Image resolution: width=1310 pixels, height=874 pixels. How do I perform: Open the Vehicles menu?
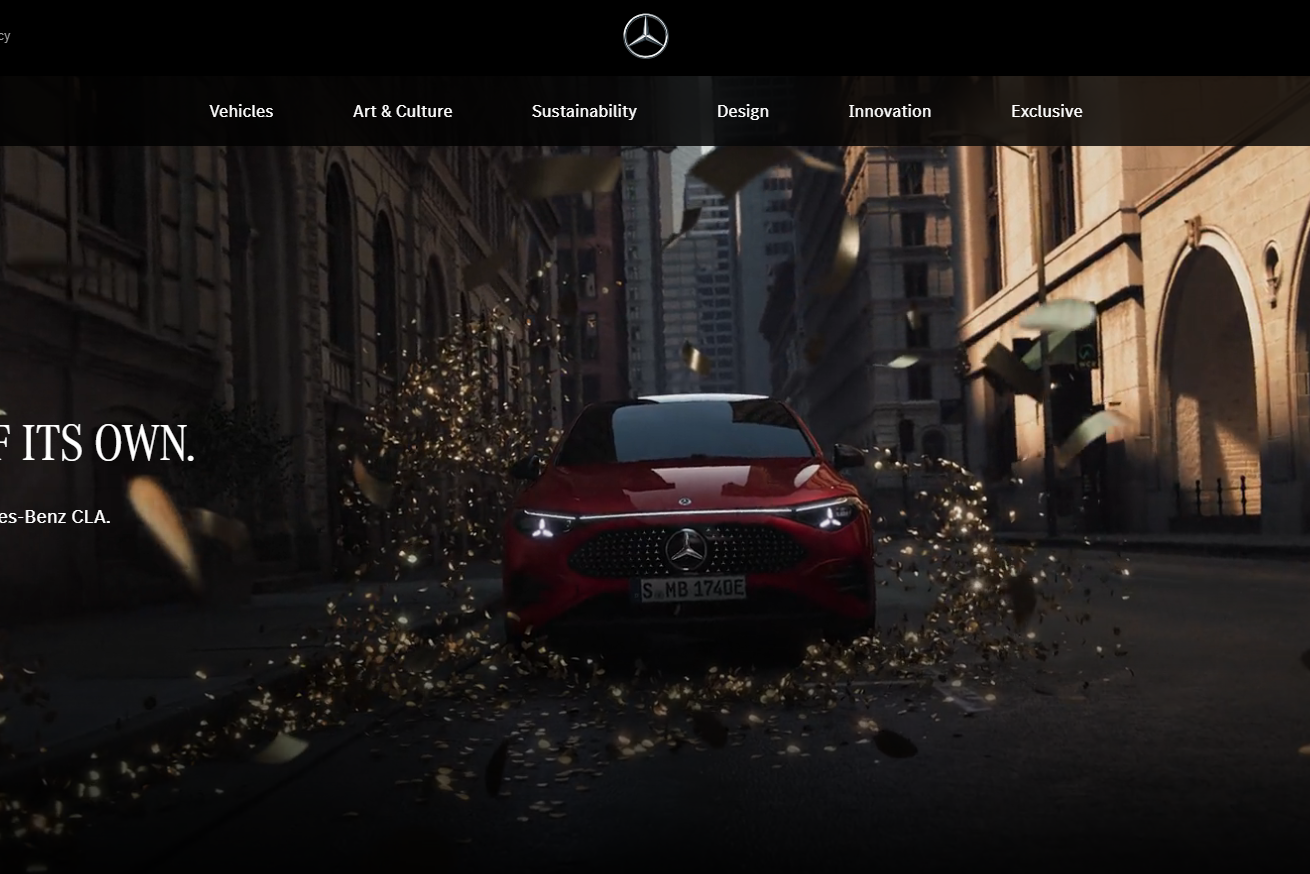240,111
